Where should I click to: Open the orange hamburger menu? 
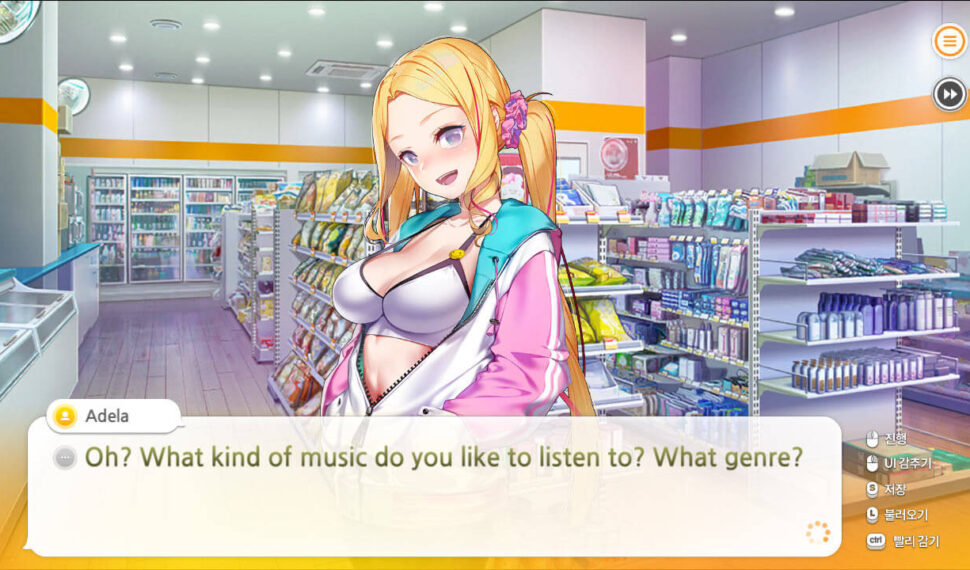[x=949, y=41]
